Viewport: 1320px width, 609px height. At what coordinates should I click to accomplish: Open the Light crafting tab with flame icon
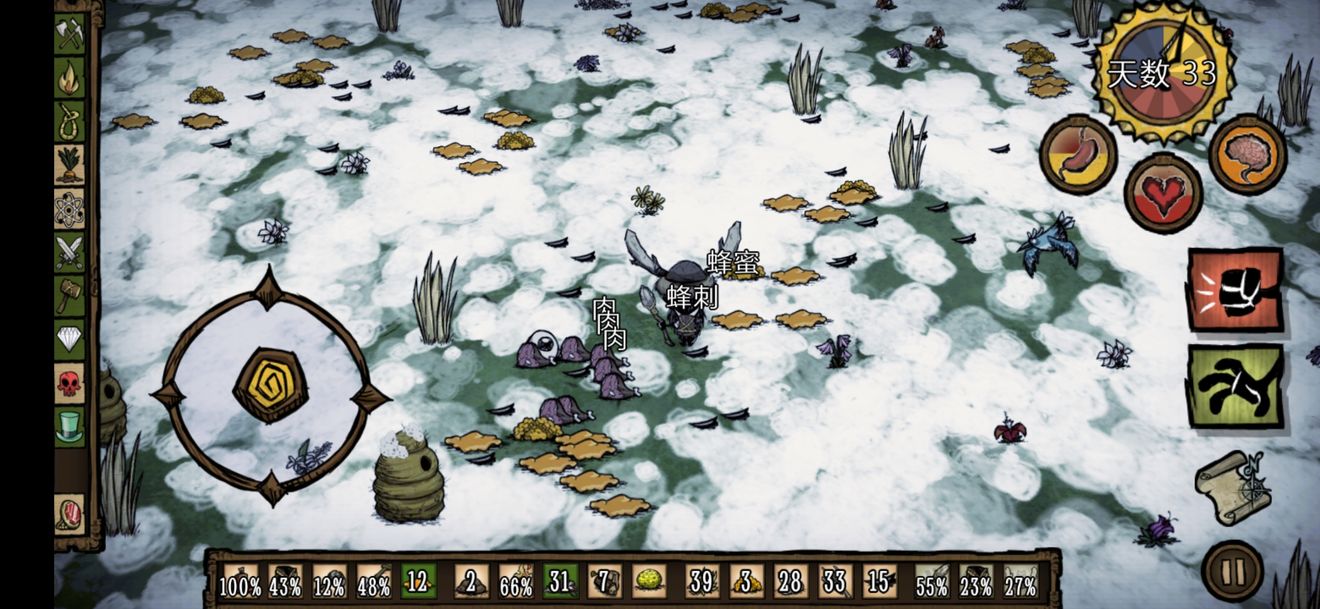point(69,78)
